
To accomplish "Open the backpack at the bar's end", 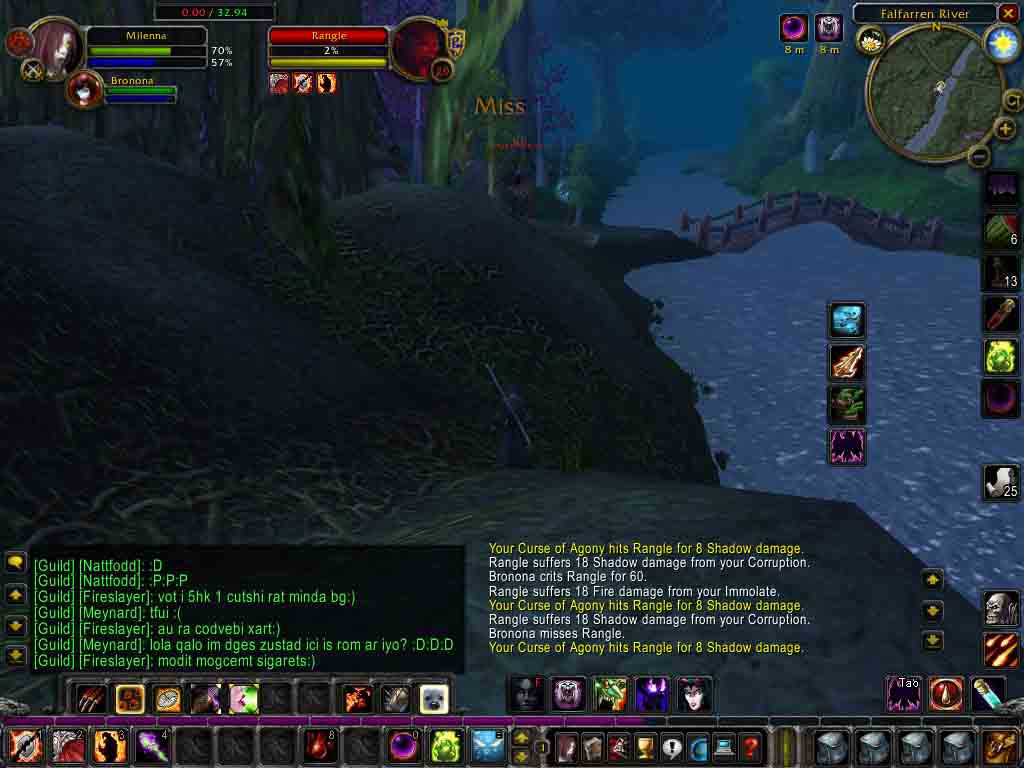I will coord(1001,746).
